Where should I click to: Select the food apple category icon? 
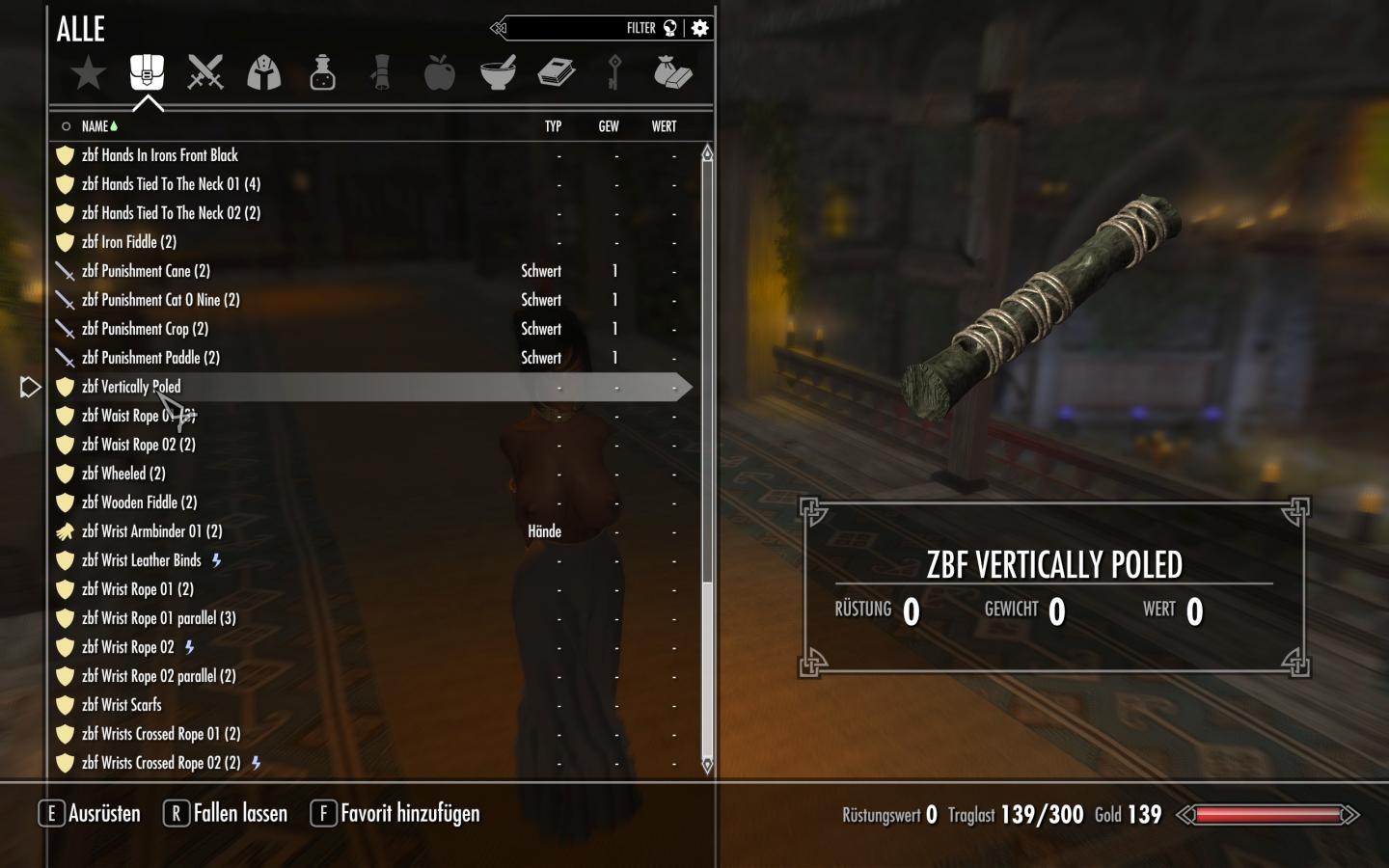coord(440,71)
